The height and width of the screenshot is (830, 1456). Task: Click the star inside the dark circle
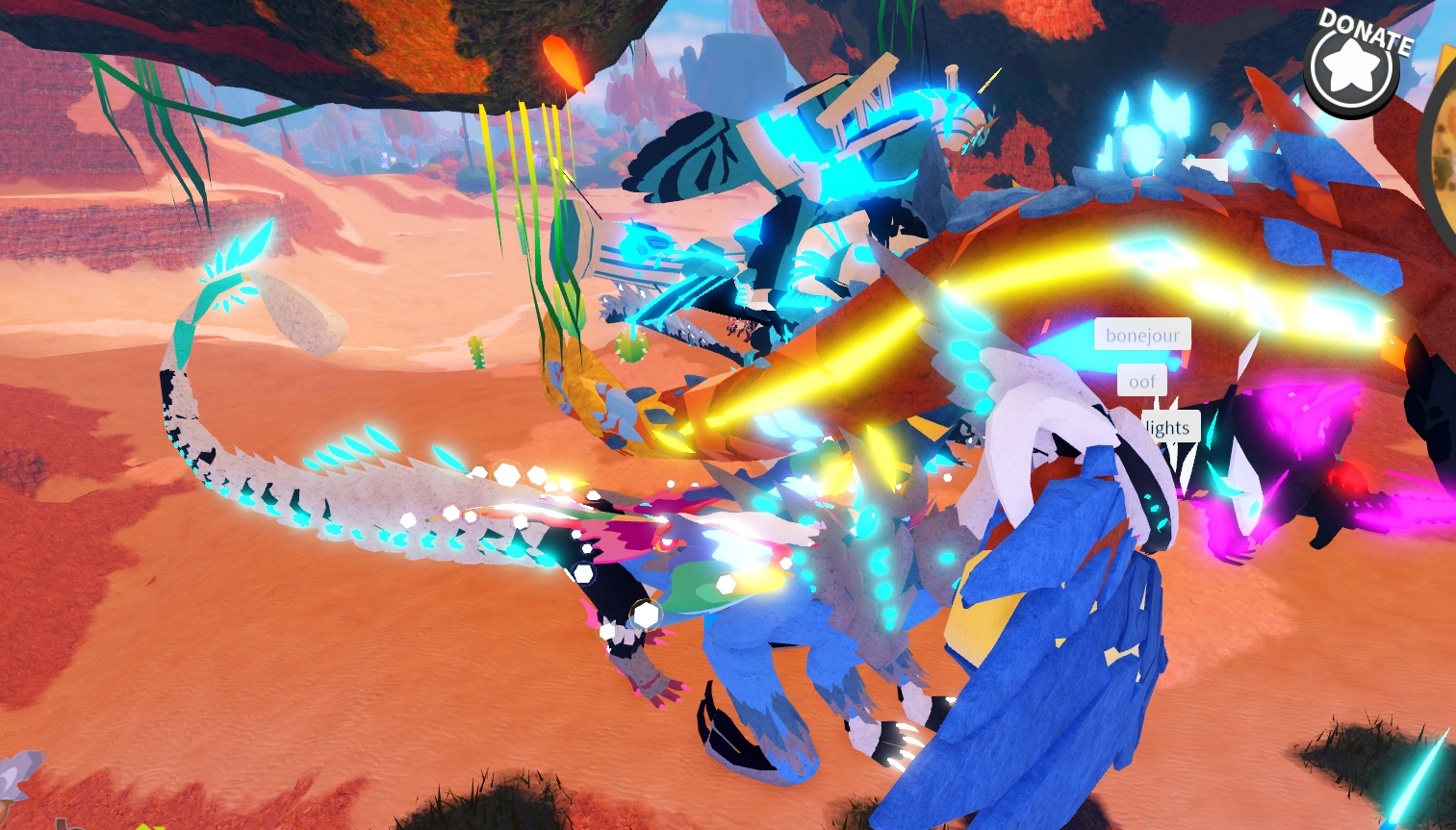(1351, 67)
